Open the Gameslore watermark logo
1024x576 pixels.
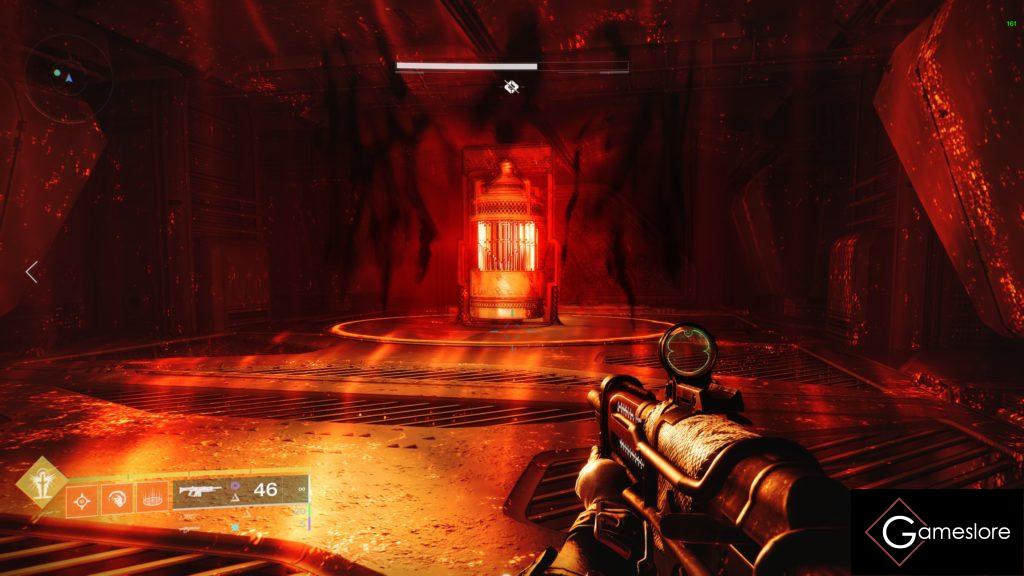coord(936,531)
